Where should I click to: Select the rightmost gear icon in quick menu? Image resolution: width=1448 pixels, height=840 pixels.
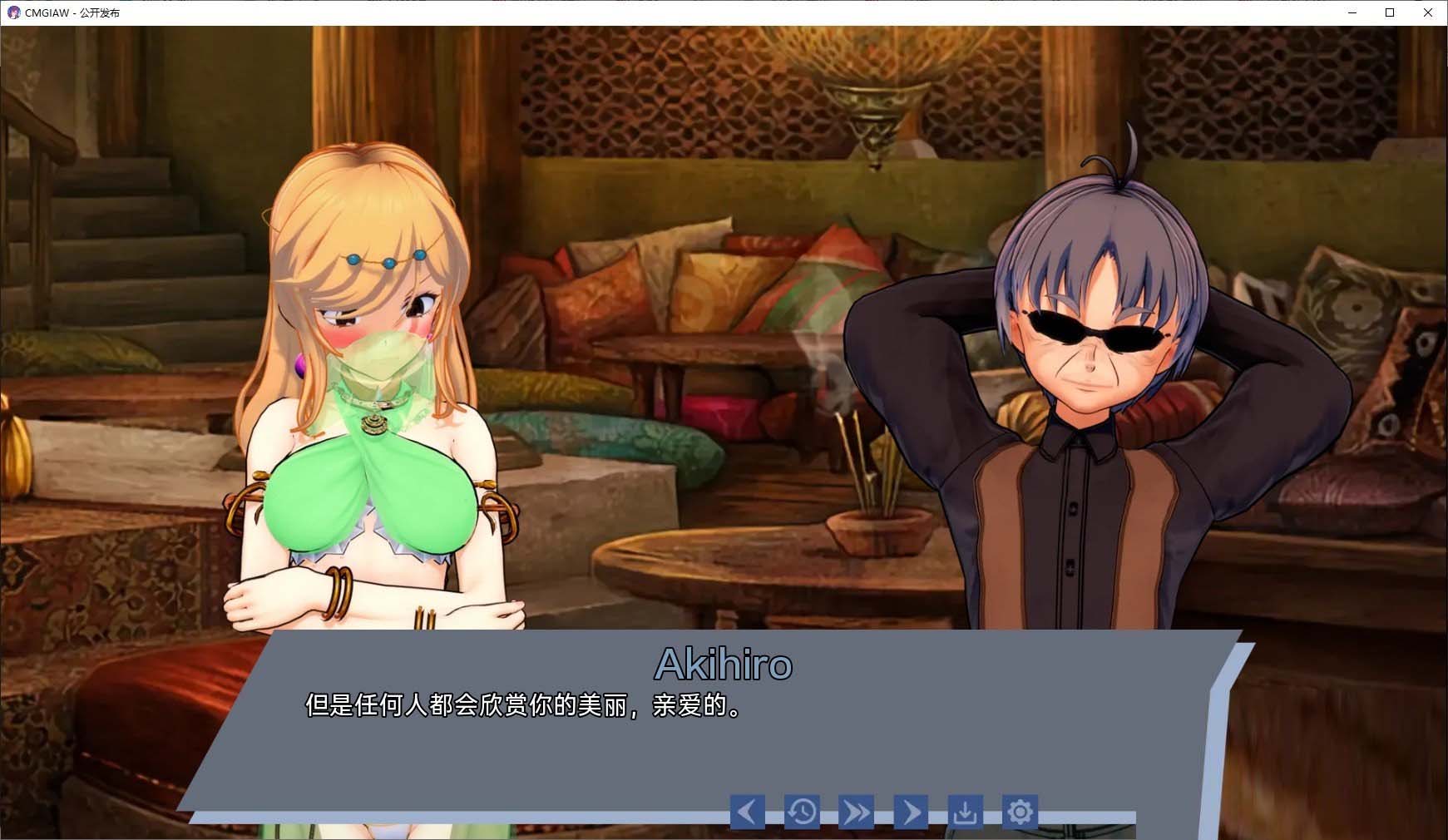coord(1020,811)
